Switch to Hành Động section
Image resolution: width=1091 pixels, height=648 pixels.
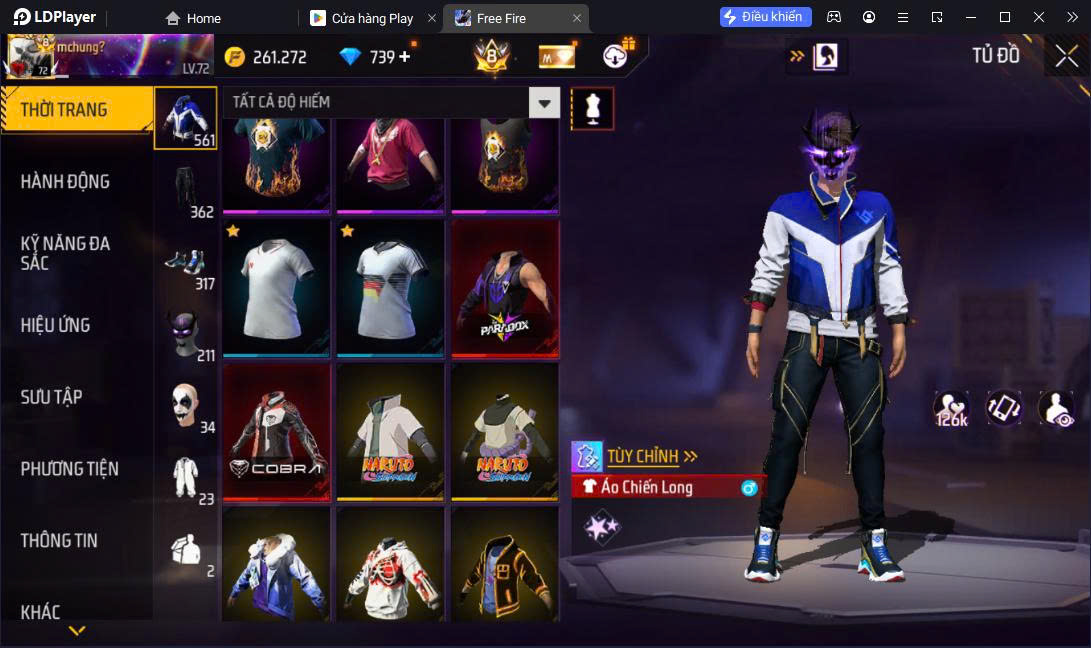click(x=65, y=181)
